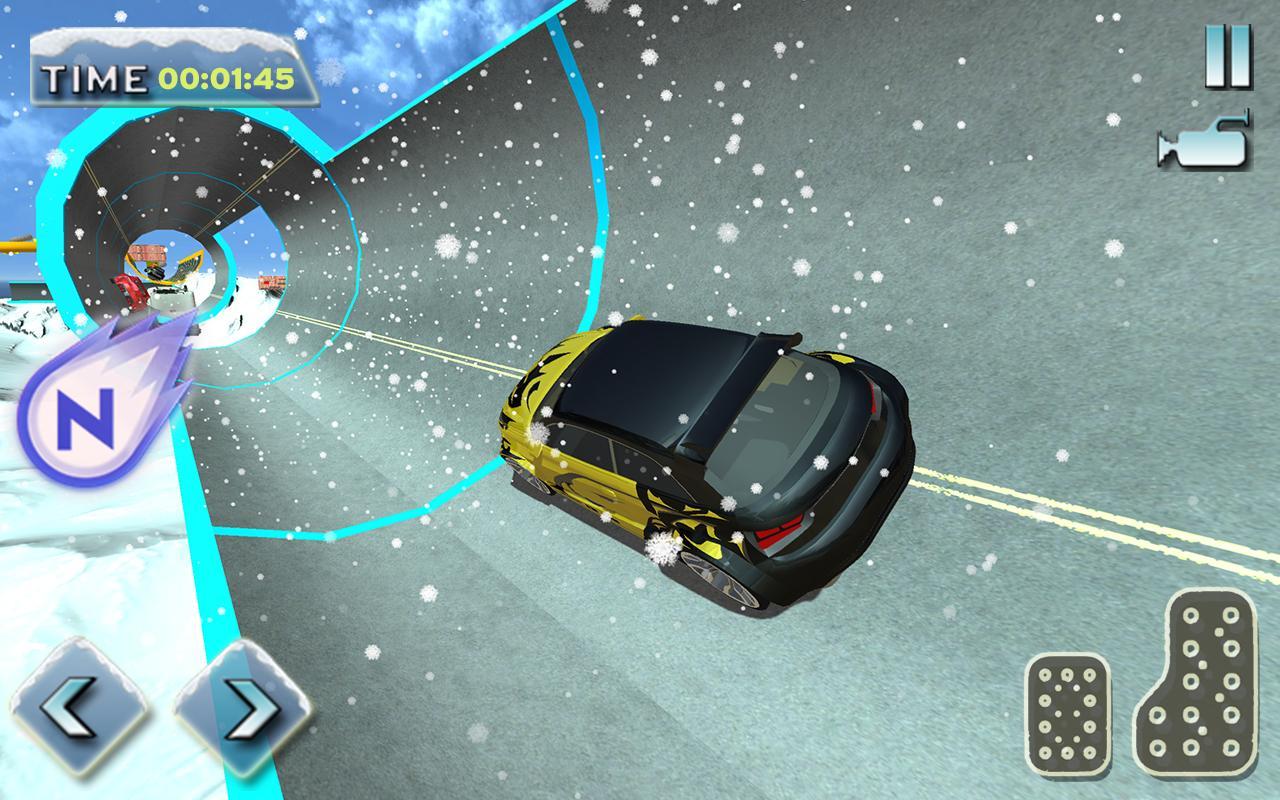Tap the camcorder icon below the pause button
This screenshot has height=800, width=1280.
click(x=1205, y=145)
